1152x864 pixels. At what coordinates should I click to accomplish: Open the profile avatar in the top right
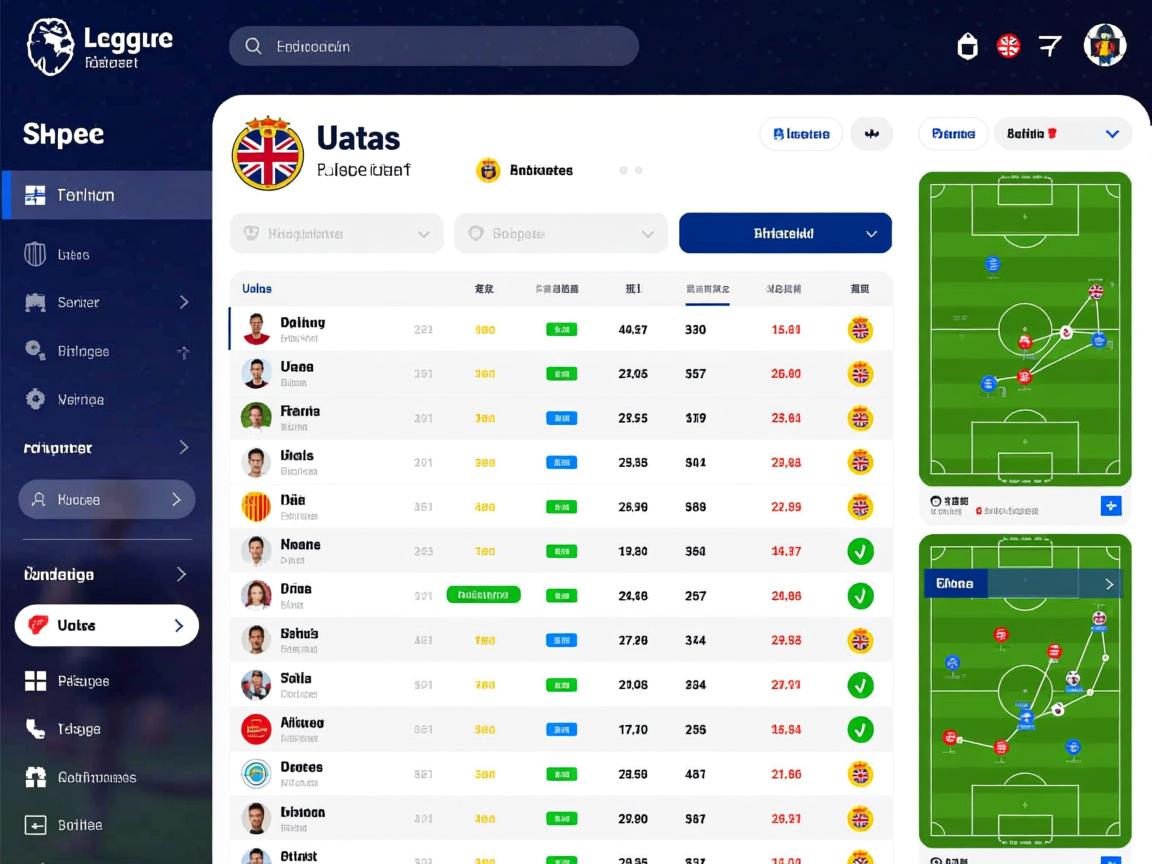click(1105, 45)
